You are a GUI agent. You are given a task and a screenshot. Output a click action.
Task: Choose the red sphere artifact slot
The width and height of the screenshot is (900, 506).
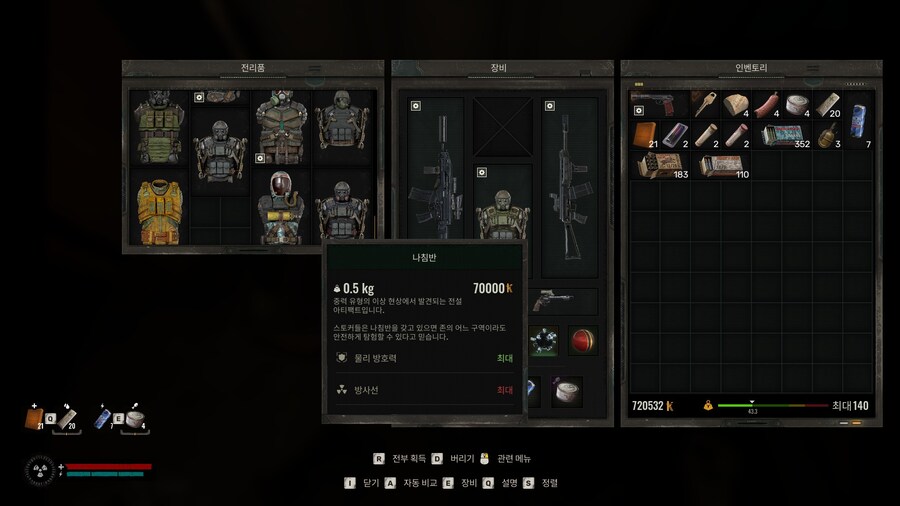pos(583,340)
